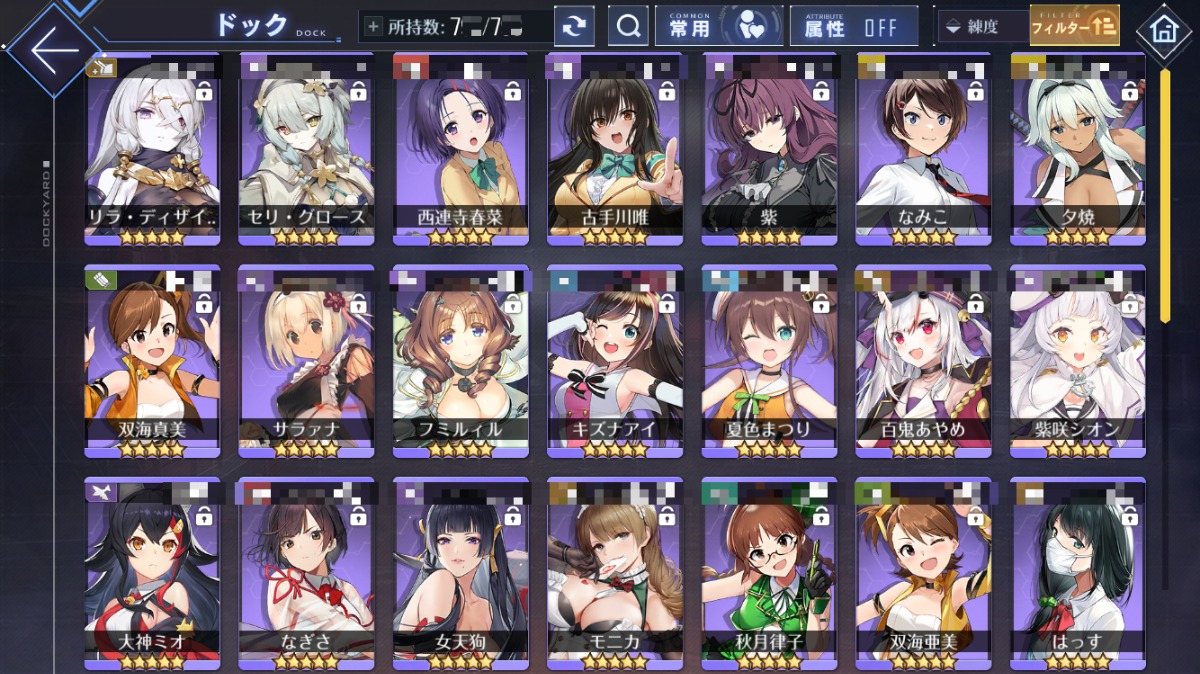Choose the 古手川唯 character card
1200x674 pixels.
[614, 150]
